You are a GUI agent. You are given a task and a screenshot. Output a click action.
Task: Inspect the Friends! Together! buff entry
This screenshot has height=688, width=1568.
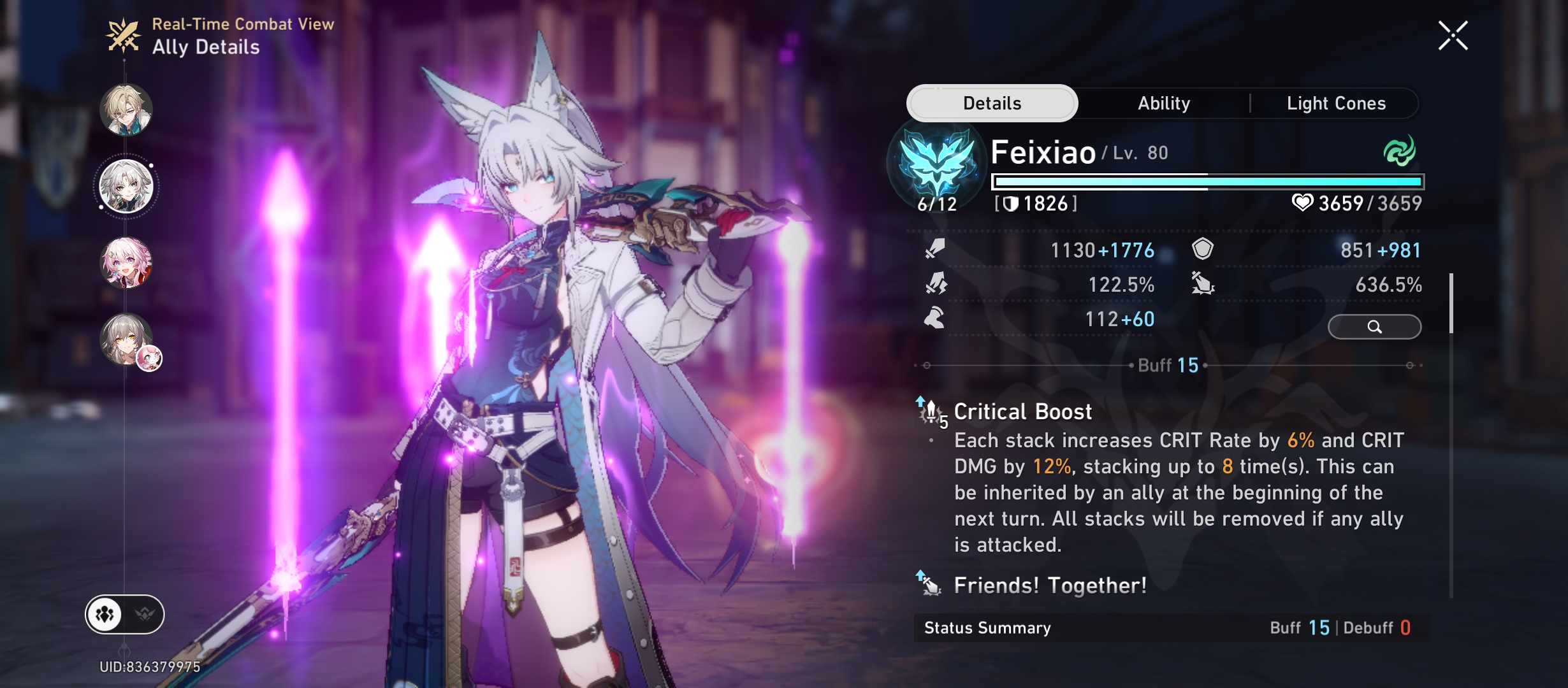click(1049, 585)
